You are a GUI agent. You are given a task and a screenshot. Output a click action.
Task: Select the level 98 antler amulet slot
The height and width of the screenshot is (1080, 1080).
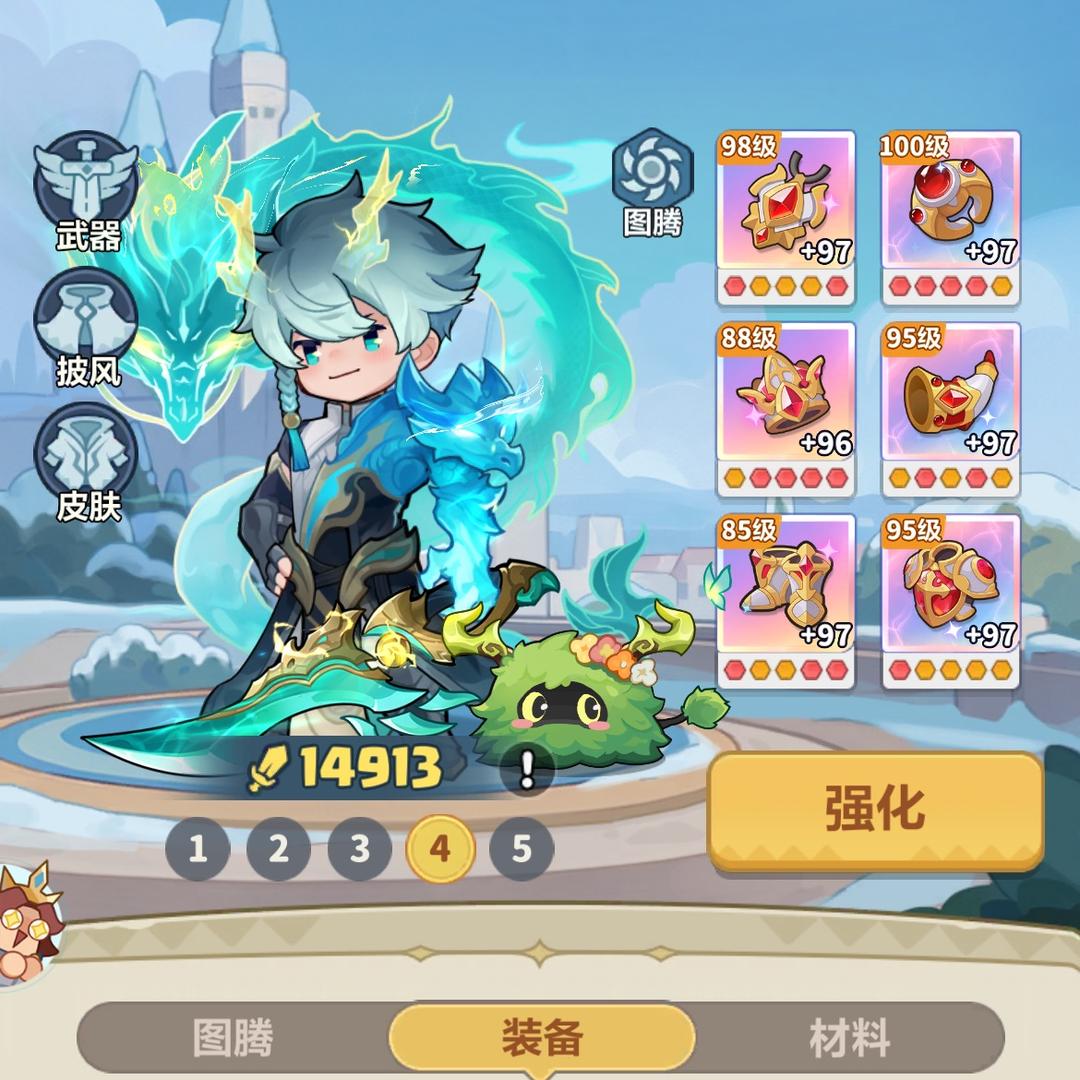[786, 217]
